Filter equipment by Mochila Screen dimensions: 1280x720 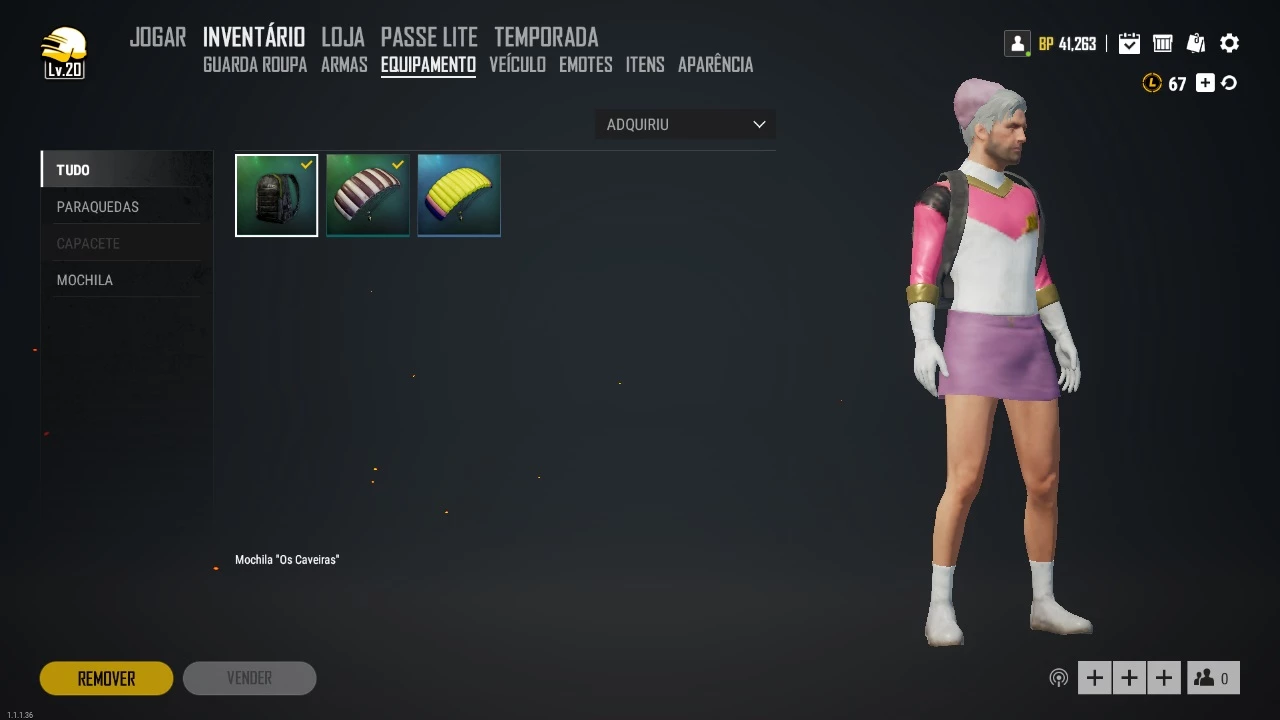pyautogui.click(x=85, y=280)
